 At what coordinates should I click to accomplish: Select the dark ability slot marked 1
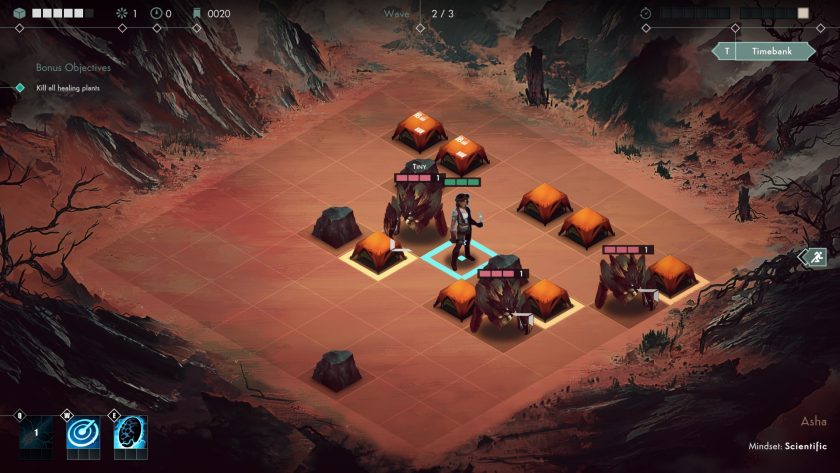point(35,433)
